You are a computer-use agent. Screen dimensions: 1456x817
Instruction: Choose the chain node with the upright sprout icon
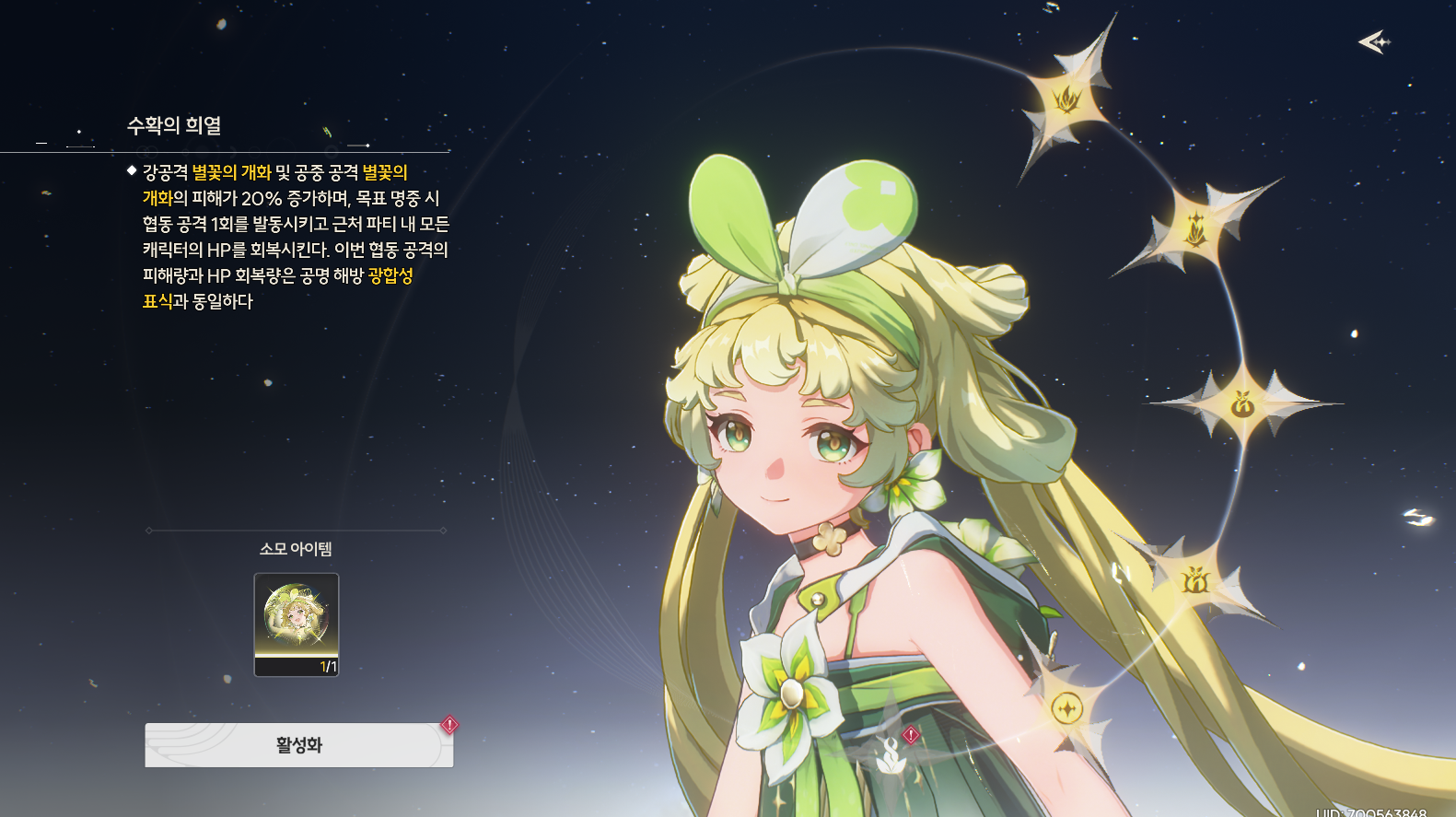point(1196,227)
